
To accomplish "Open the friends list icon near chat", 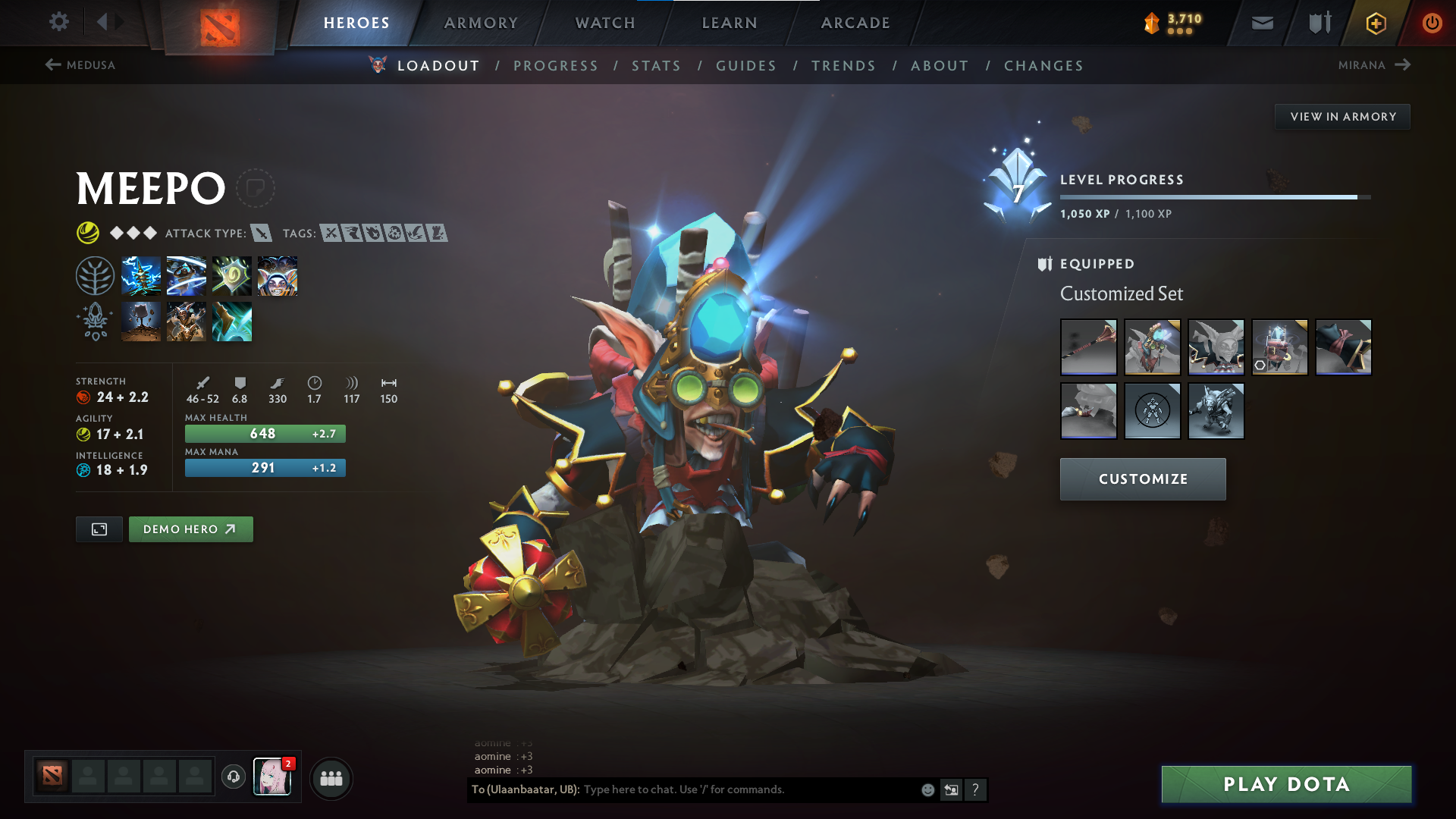I will [x=331, y=778].
